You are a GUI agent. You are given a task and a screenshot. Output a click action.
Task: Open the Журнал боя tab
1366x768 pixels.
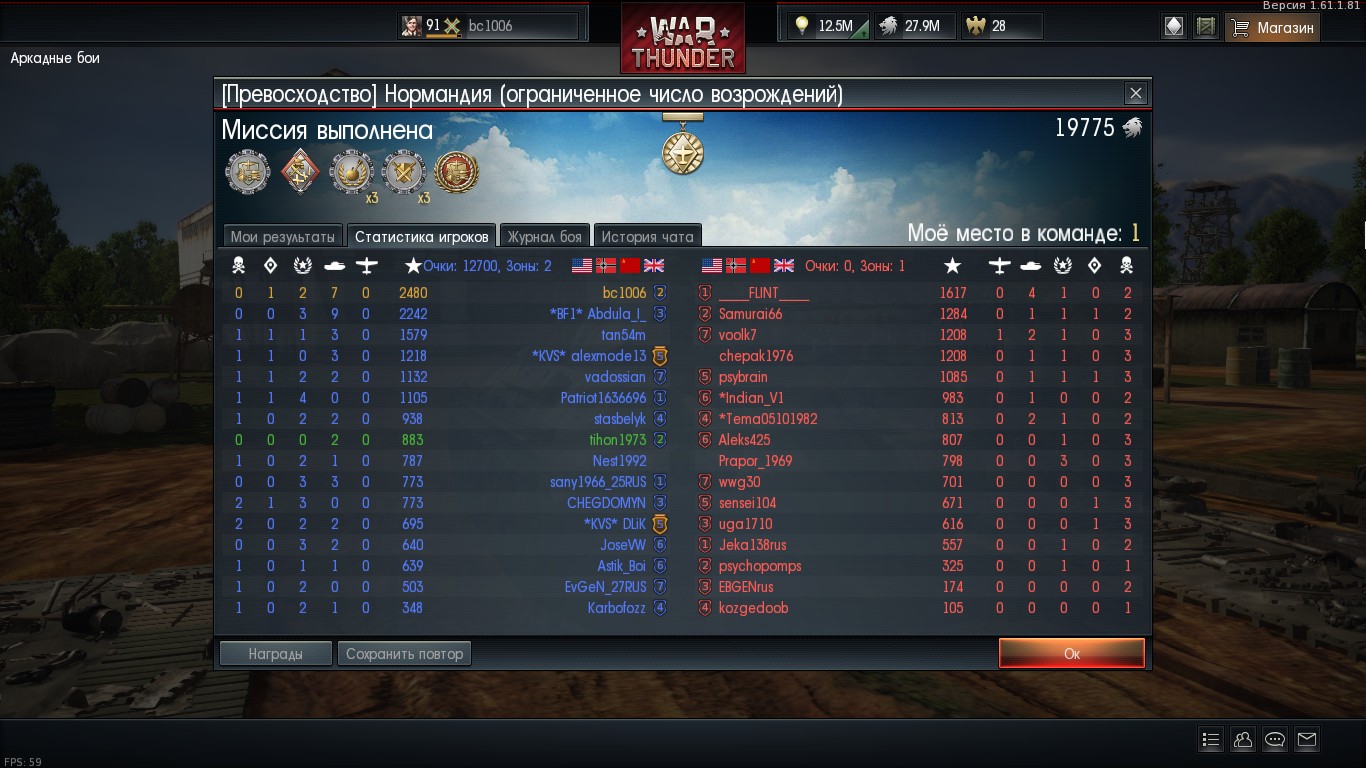click(544, 237)
